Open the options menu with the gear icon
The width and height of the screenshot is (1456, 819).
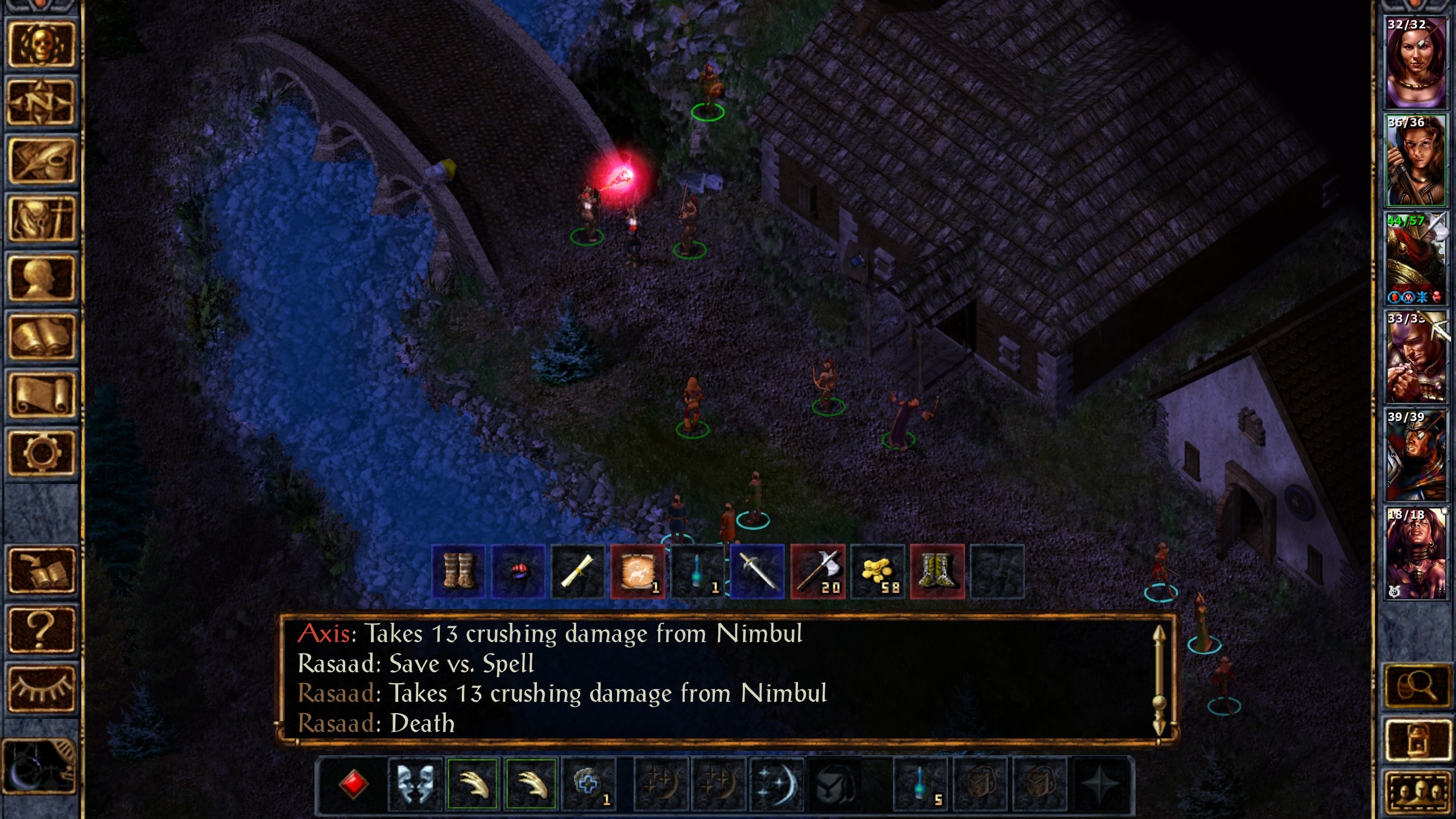(40, 453)
